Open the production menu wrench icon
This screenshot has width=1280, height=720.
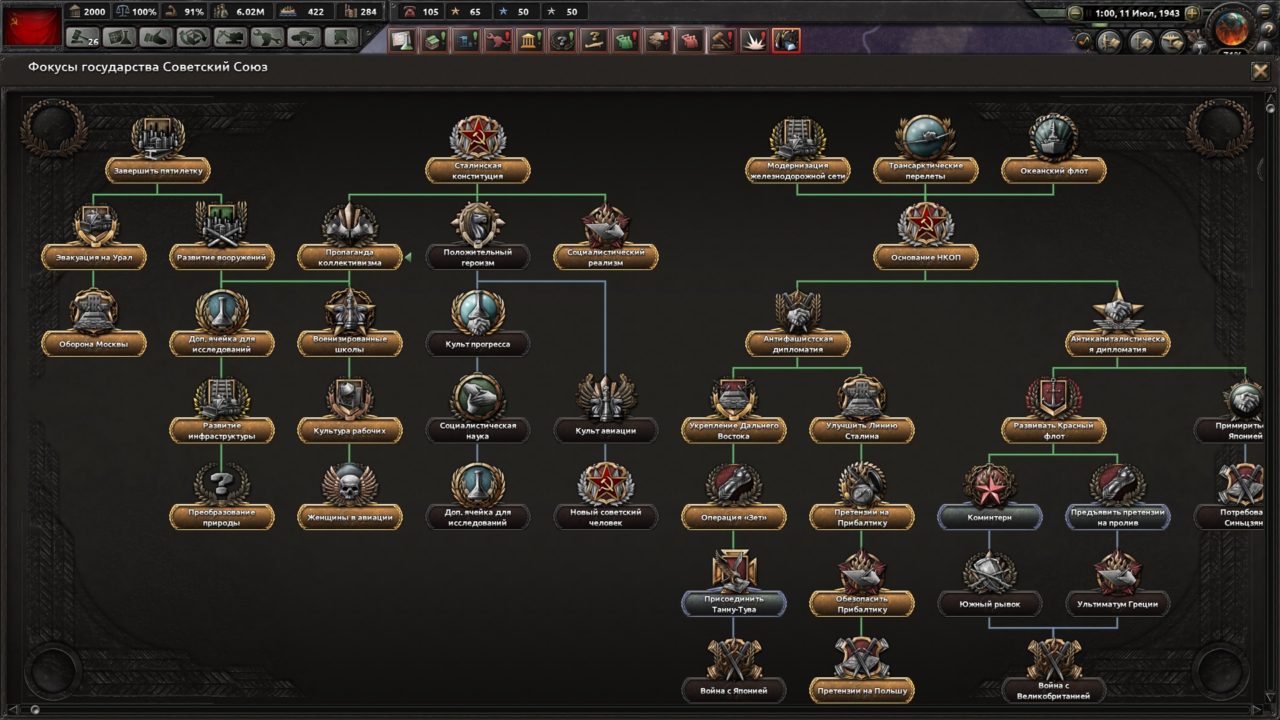(x=268, y=41)
